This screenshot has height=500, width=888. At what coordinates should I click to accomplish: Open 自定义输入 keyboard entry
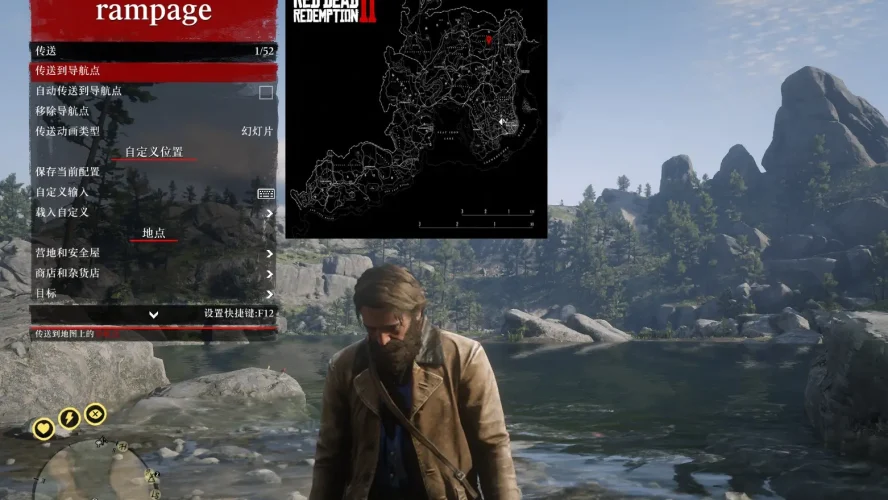(x=153, y=192)
